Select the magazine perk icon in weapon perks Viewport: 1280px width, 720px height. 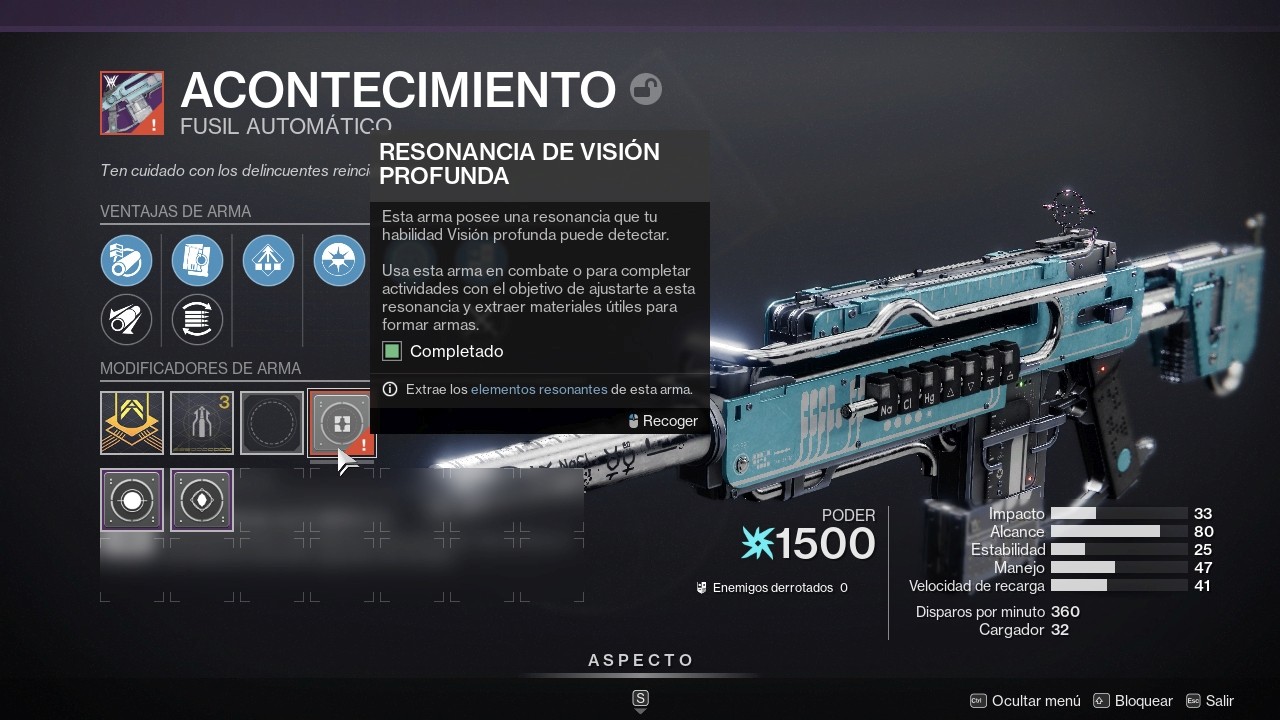197,260
